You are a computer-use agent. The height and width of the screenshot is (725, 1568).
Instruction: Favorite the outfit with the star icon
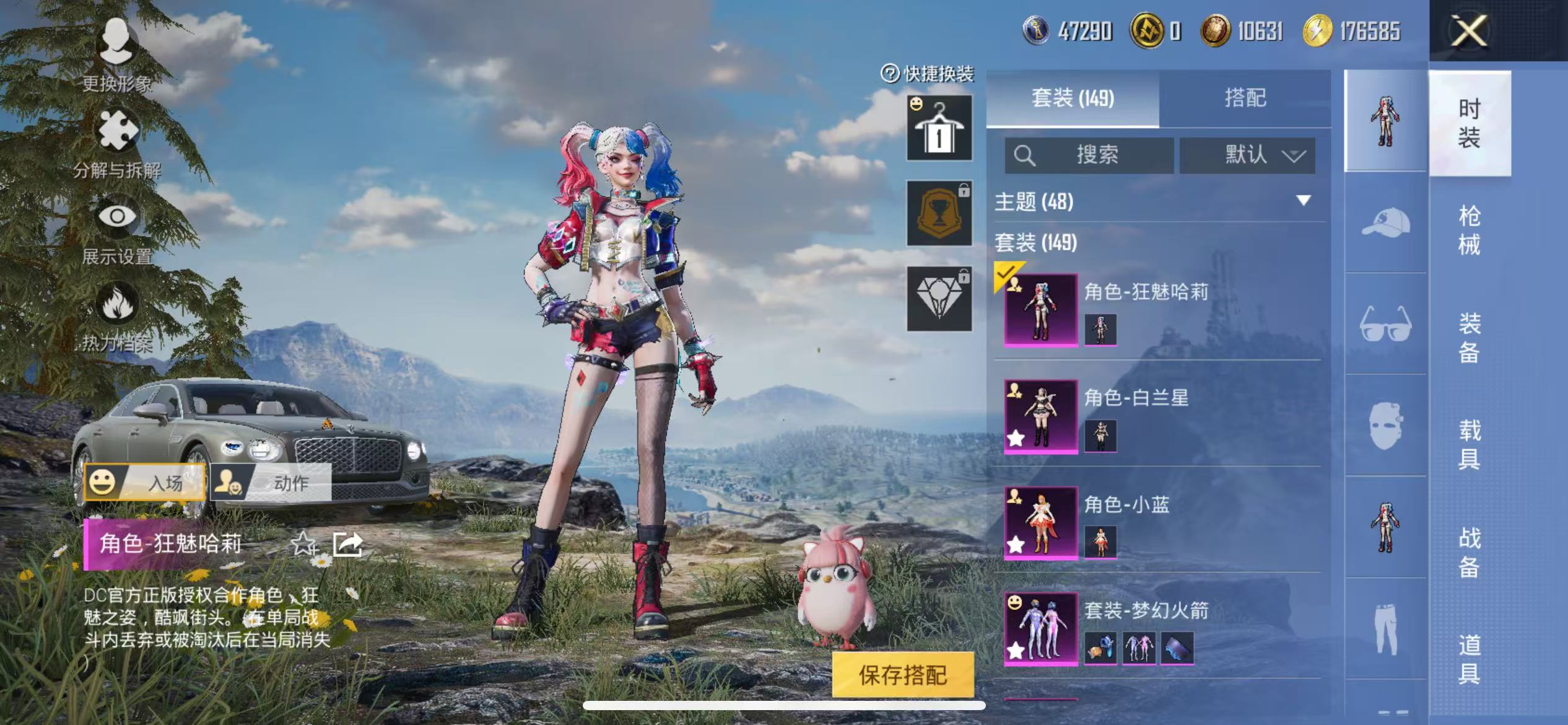pyautogui.click(x=303, y=544)
